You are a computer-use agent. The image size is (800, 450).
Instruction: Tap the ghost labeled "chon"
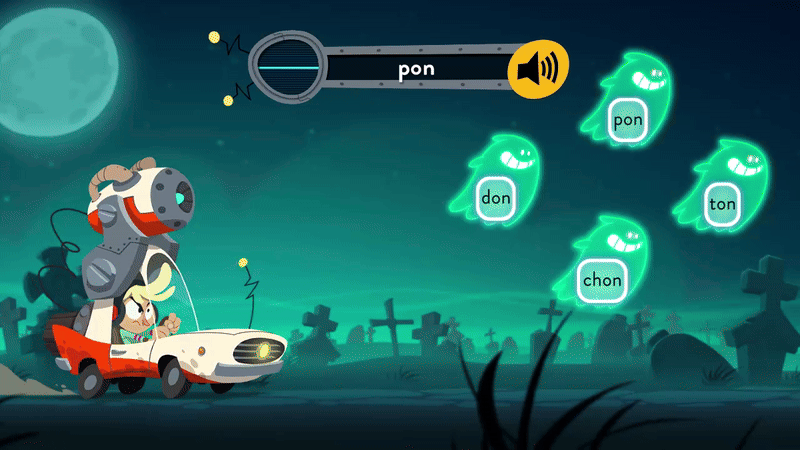click(601, 279)
